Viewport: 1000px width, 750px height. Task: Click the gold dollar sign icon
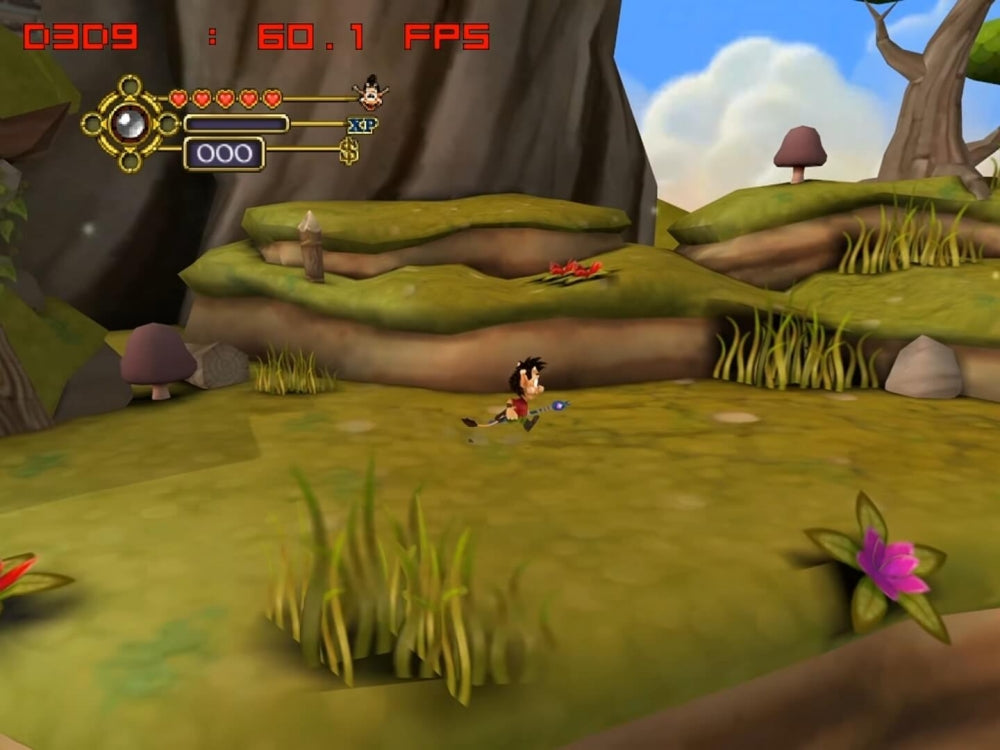point(349,152)
